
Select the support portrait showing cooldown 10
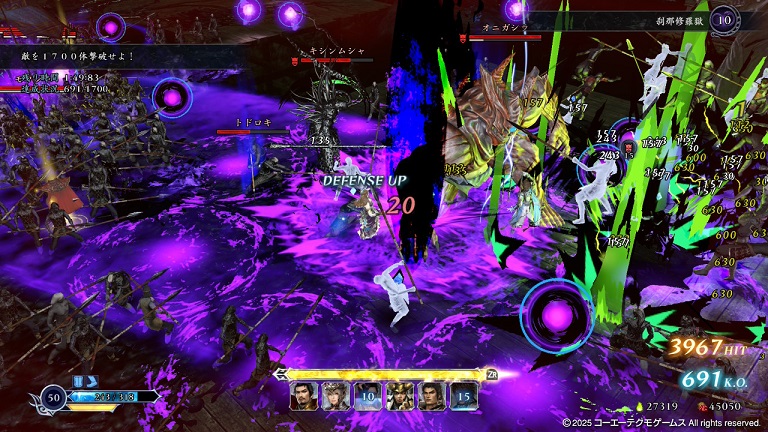pos(367,396)
